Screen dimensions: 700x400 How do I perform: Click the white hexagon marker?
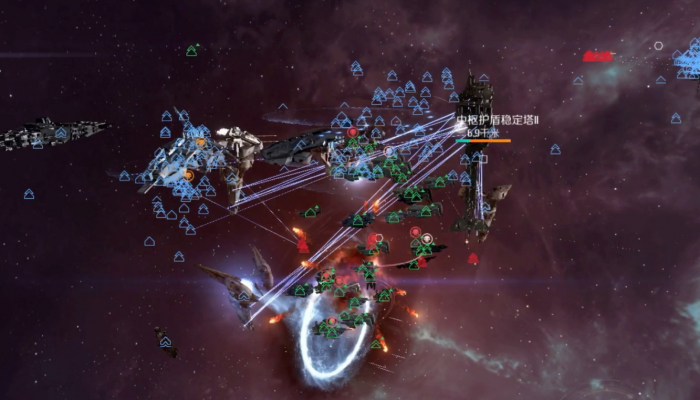click(x=658, y=46)
